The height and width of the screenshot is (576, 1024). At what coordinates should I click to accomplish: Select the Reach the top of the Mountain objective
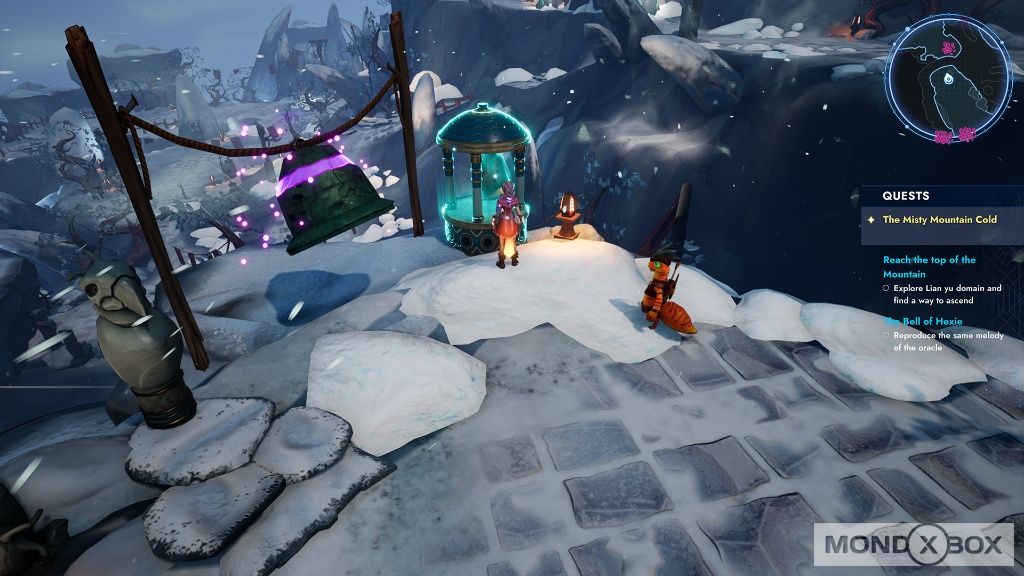click(x=929, y=266)
